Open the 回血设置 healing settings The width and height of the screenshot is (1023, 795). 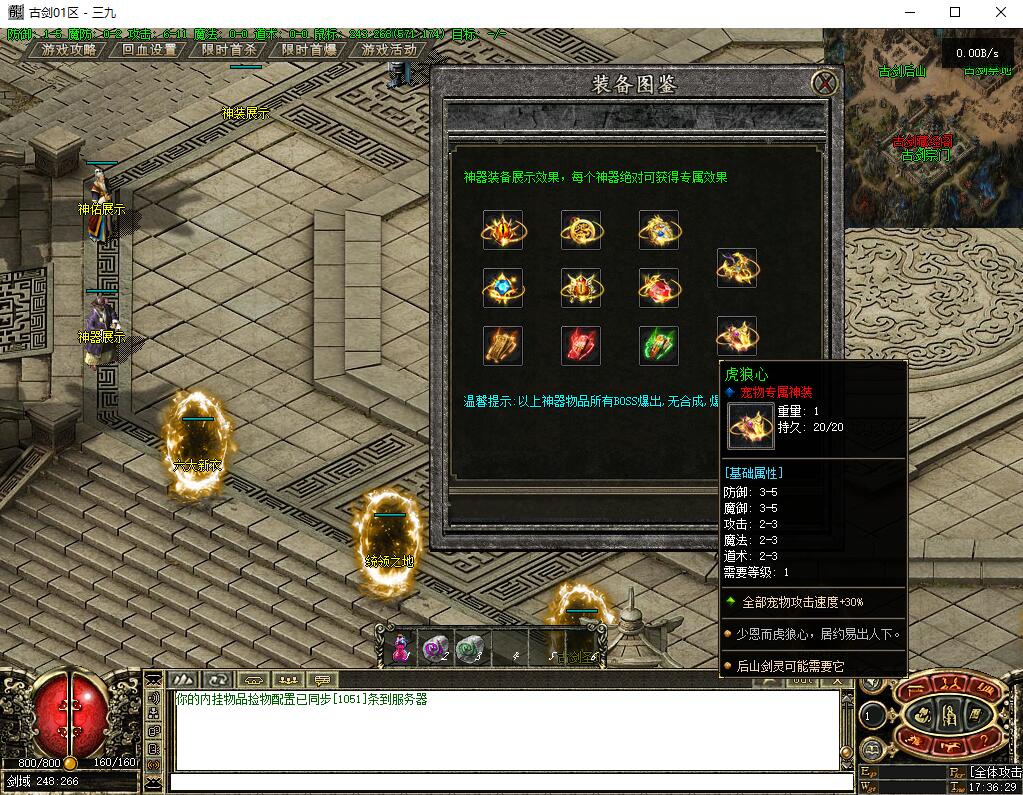click(149, 49)
